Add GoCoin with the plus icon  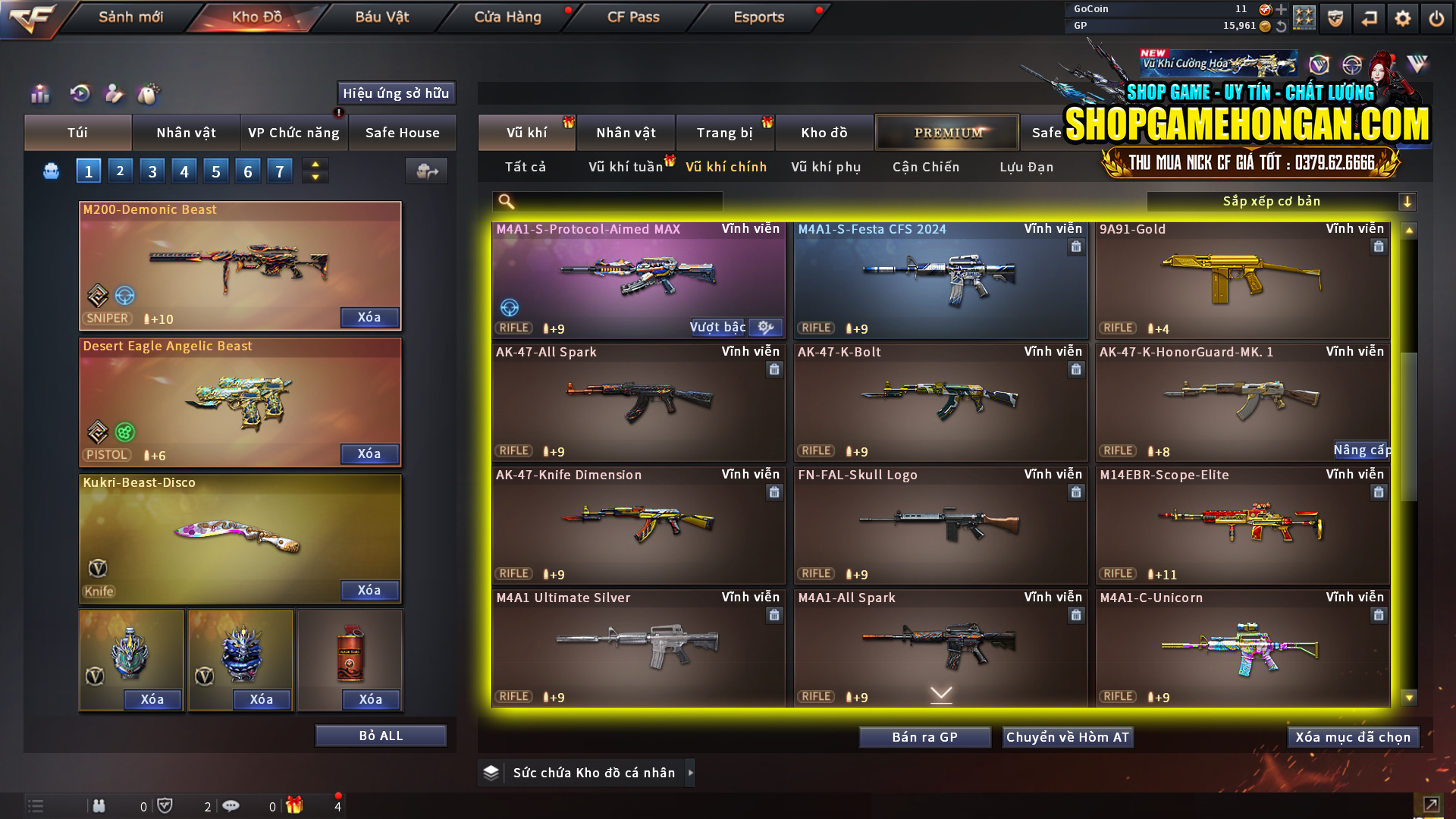1280,10
